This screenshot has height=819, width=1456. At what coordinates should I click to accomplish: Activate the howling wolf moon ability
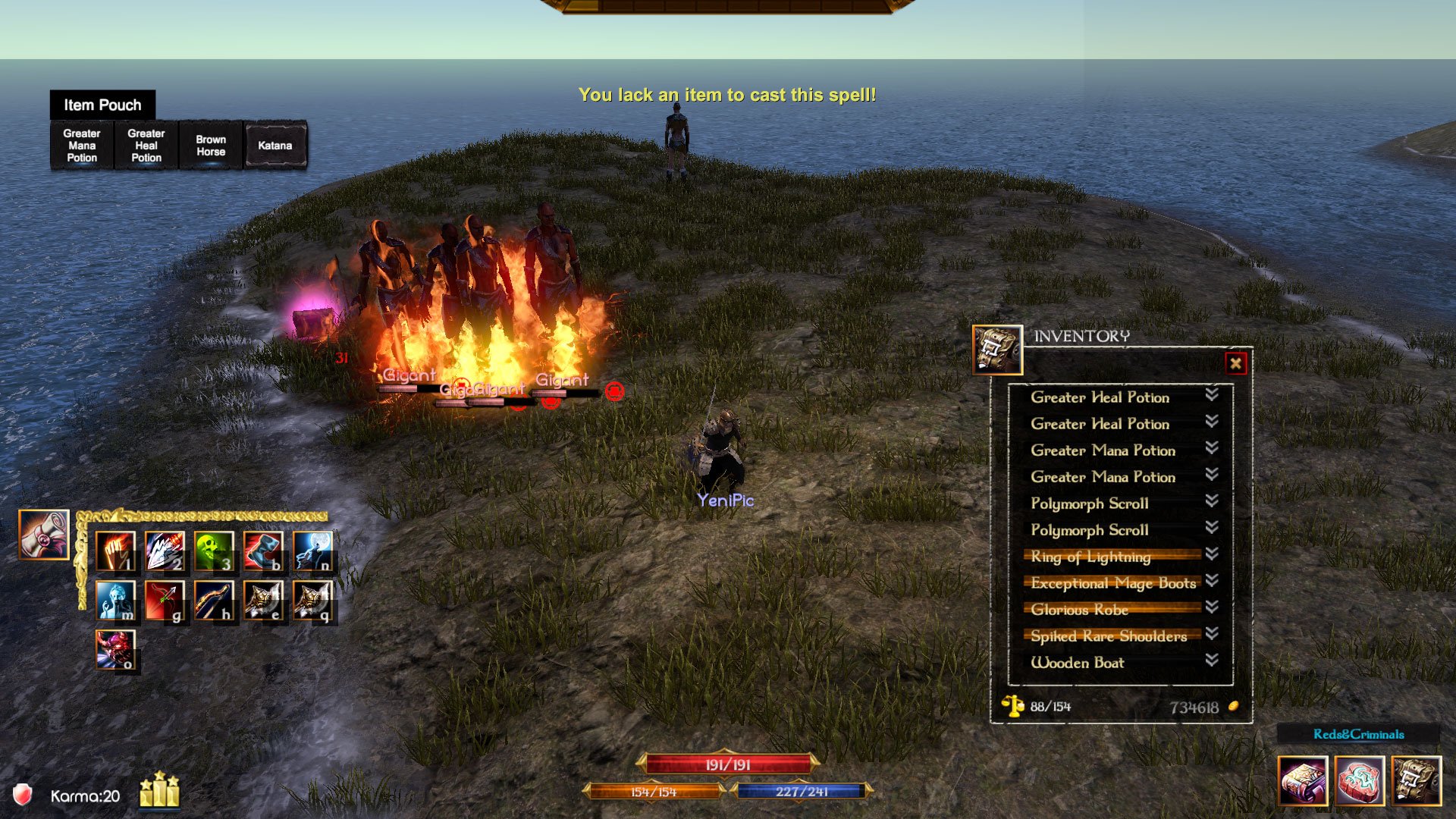pos(312,551)
